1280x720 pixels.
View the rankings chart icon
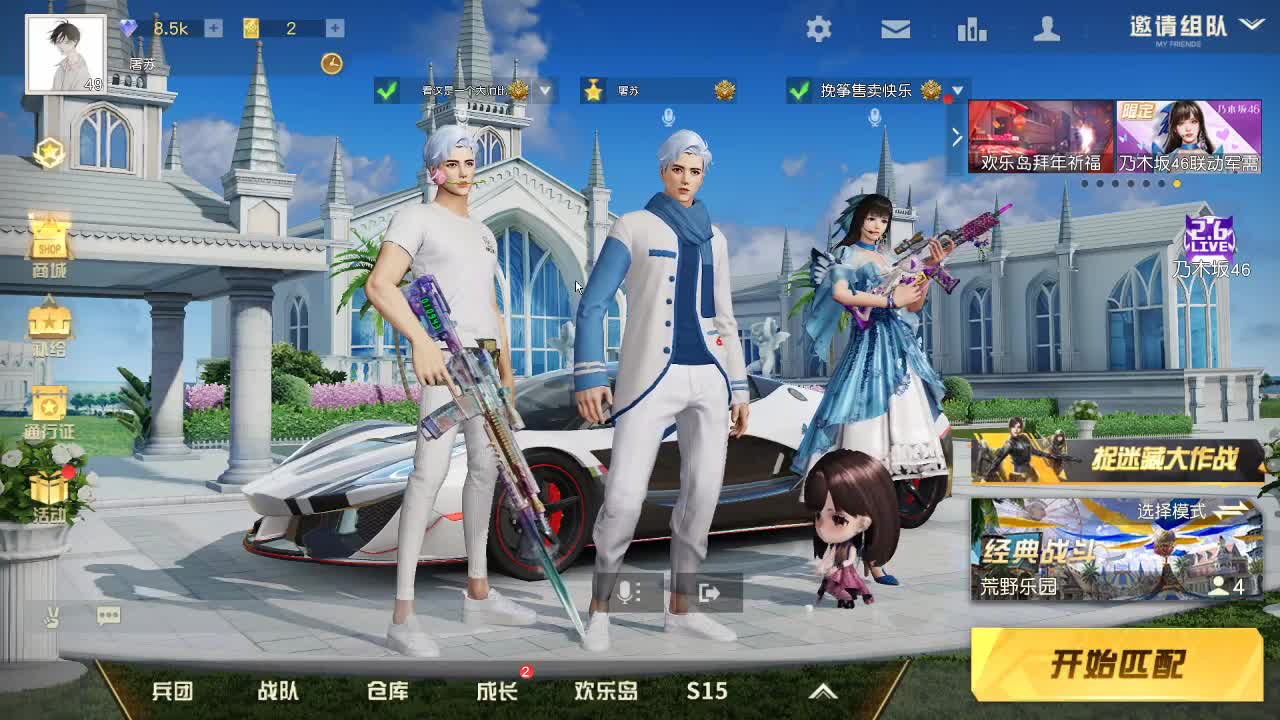[969, 30]
